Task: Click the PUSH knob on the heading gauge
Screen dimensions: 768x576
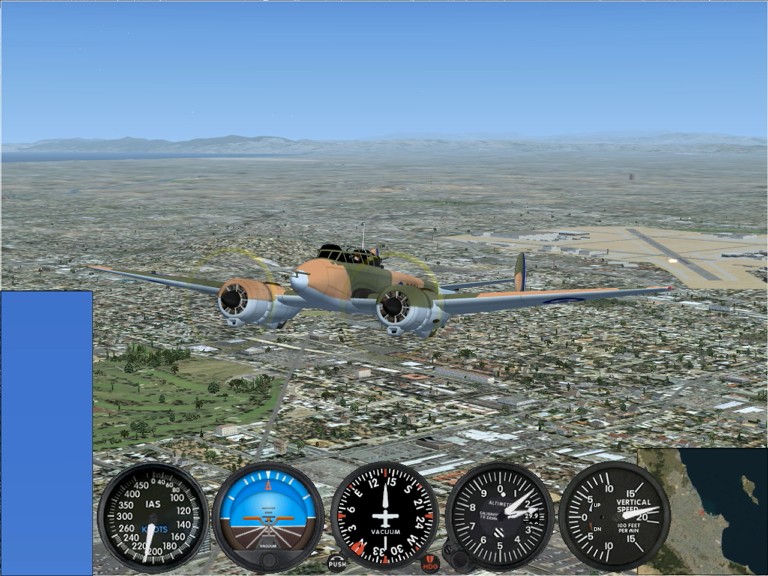Action: [337, 563]
